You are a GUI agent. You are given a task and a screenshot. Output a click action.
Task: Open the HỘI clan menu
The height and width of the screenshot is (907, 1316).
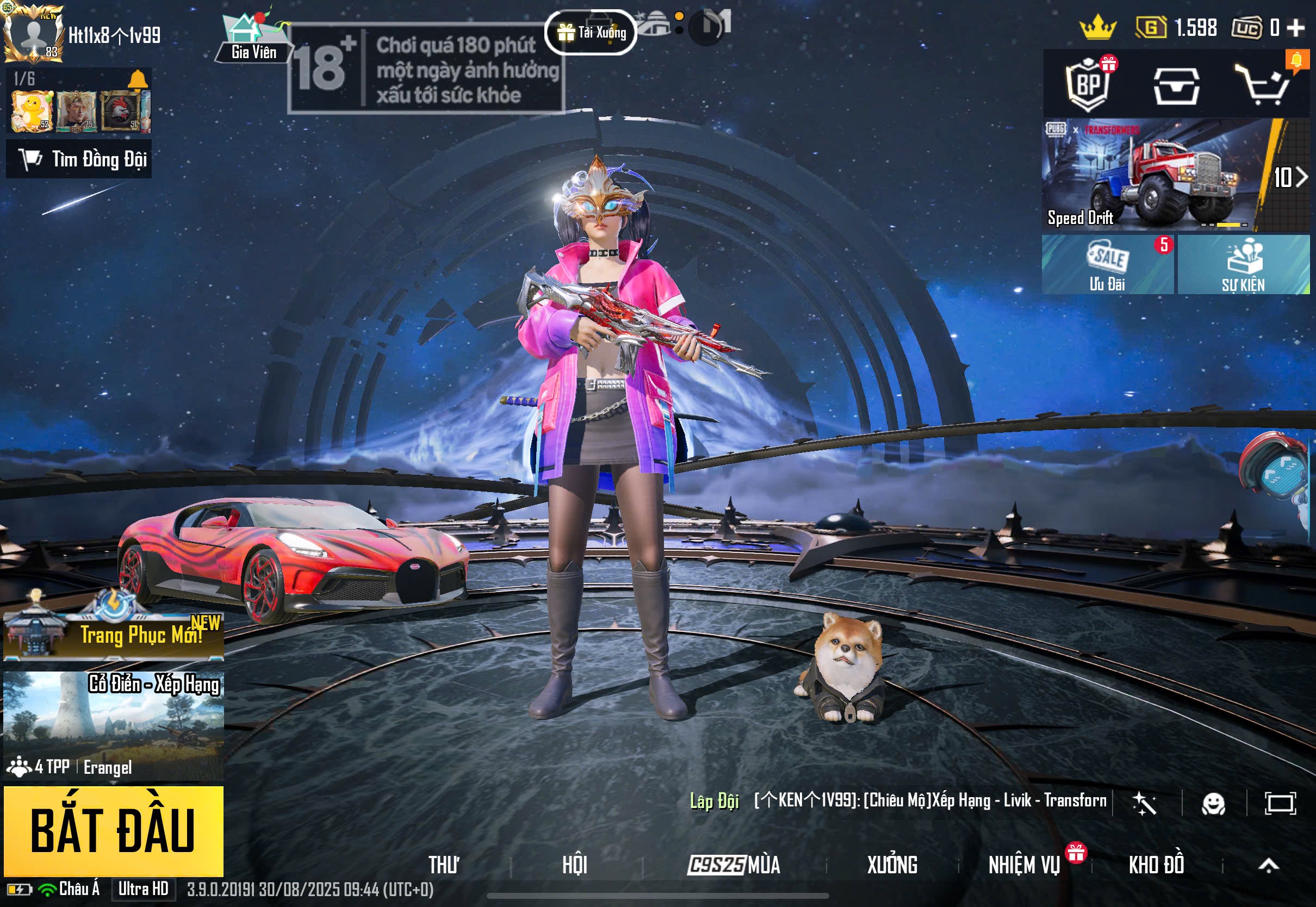coord(574,865)
